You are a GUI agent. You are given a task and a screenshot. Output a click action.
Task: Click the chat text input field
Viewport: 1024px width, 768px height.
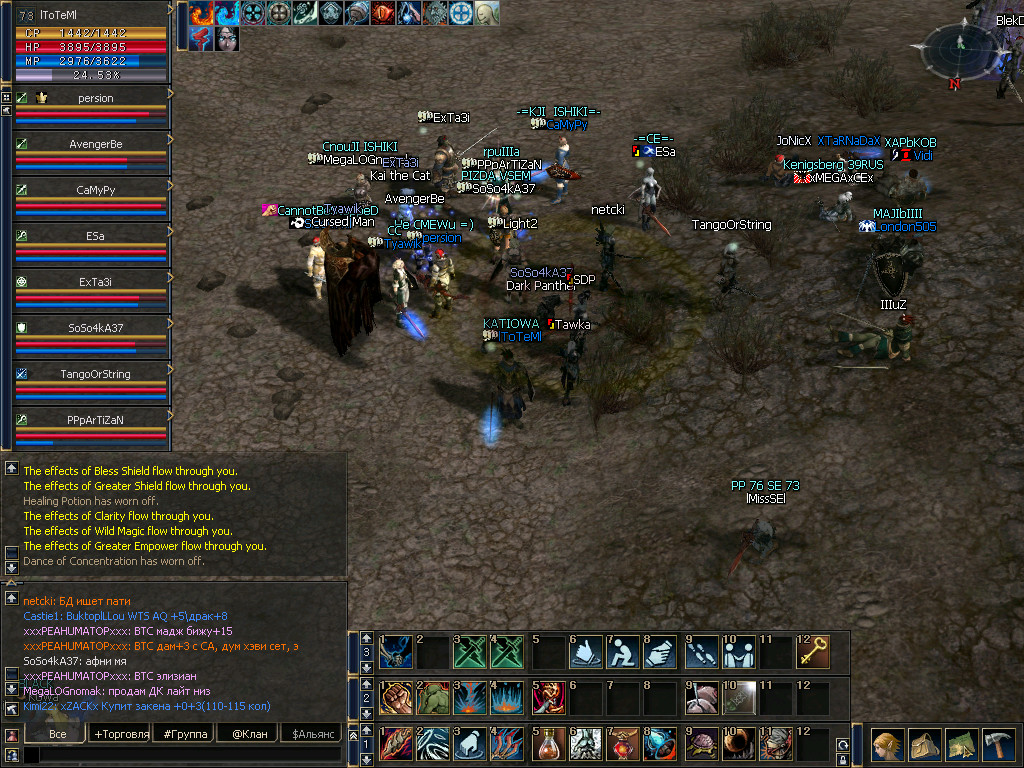180,755
